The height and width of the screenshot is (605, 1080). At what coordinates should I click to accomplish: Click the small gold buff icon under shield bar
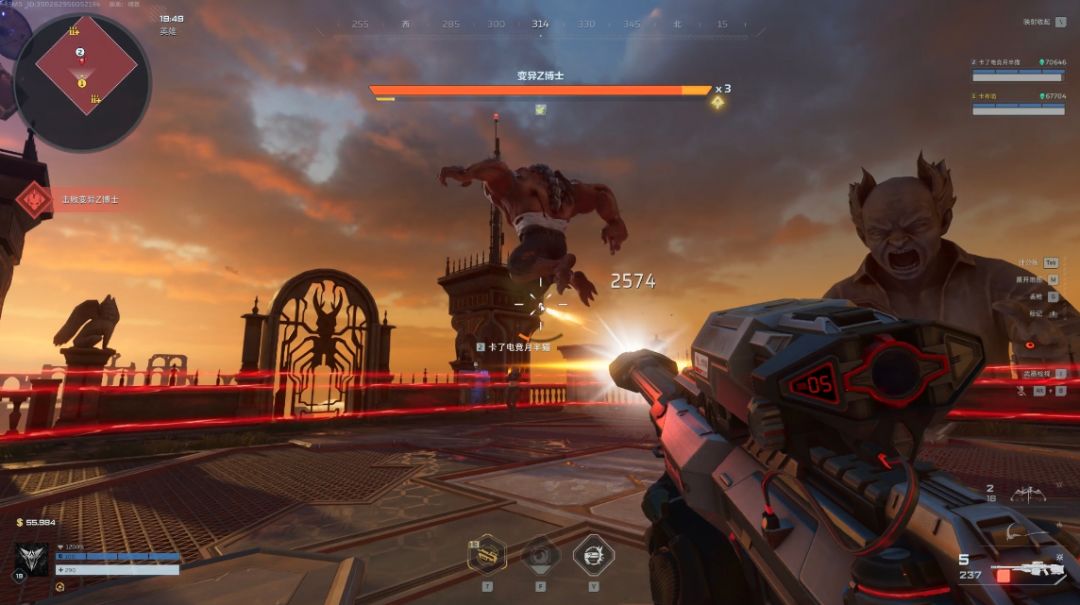click(x=61, y=586)
